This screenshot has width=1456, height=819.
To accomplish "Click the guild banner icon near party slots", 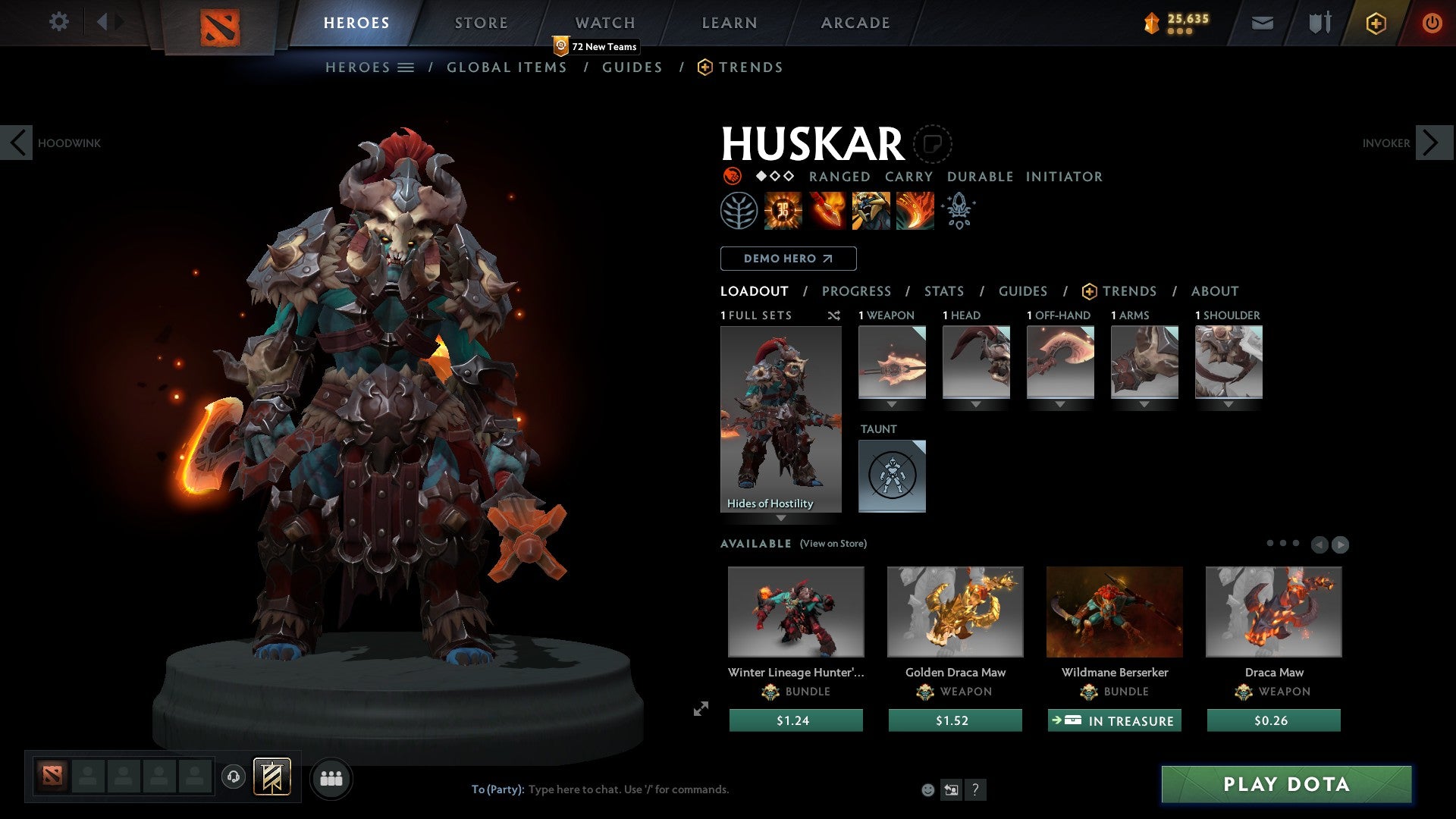I will [x=273, y=777].
